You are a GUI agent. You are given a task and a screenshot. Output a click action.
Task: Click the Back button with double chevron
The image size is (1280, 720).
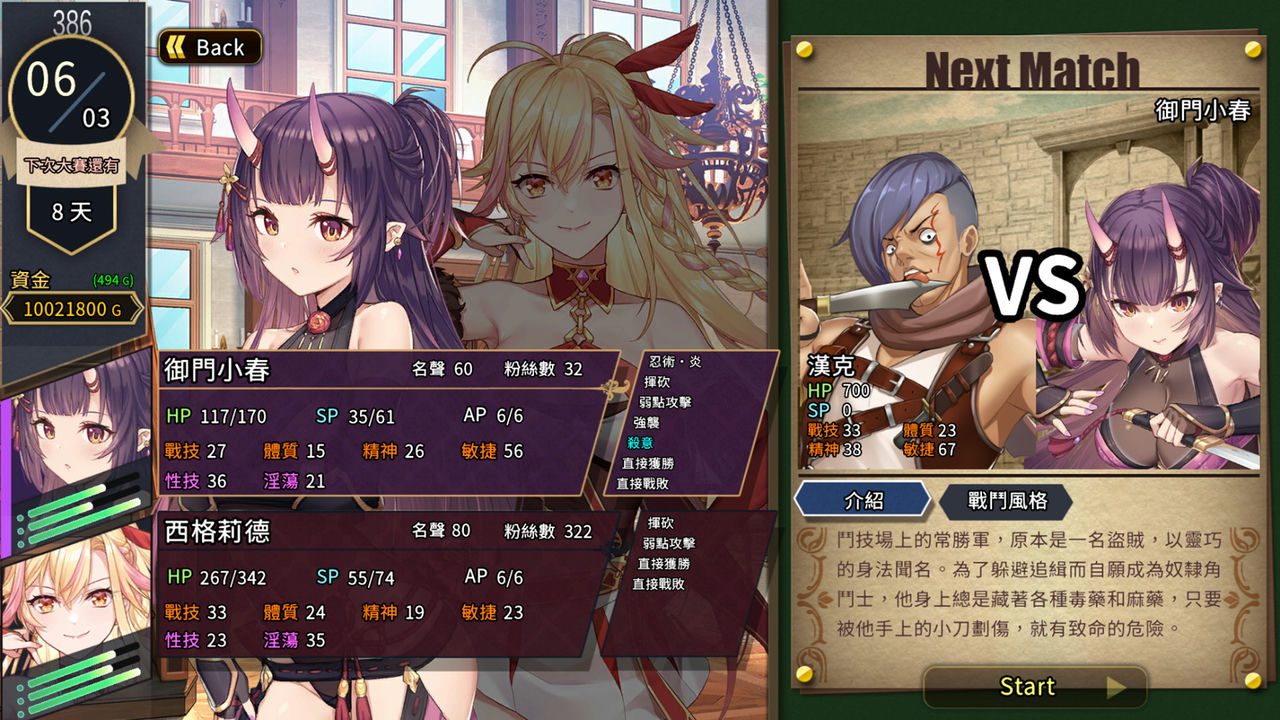click(209, 47)
